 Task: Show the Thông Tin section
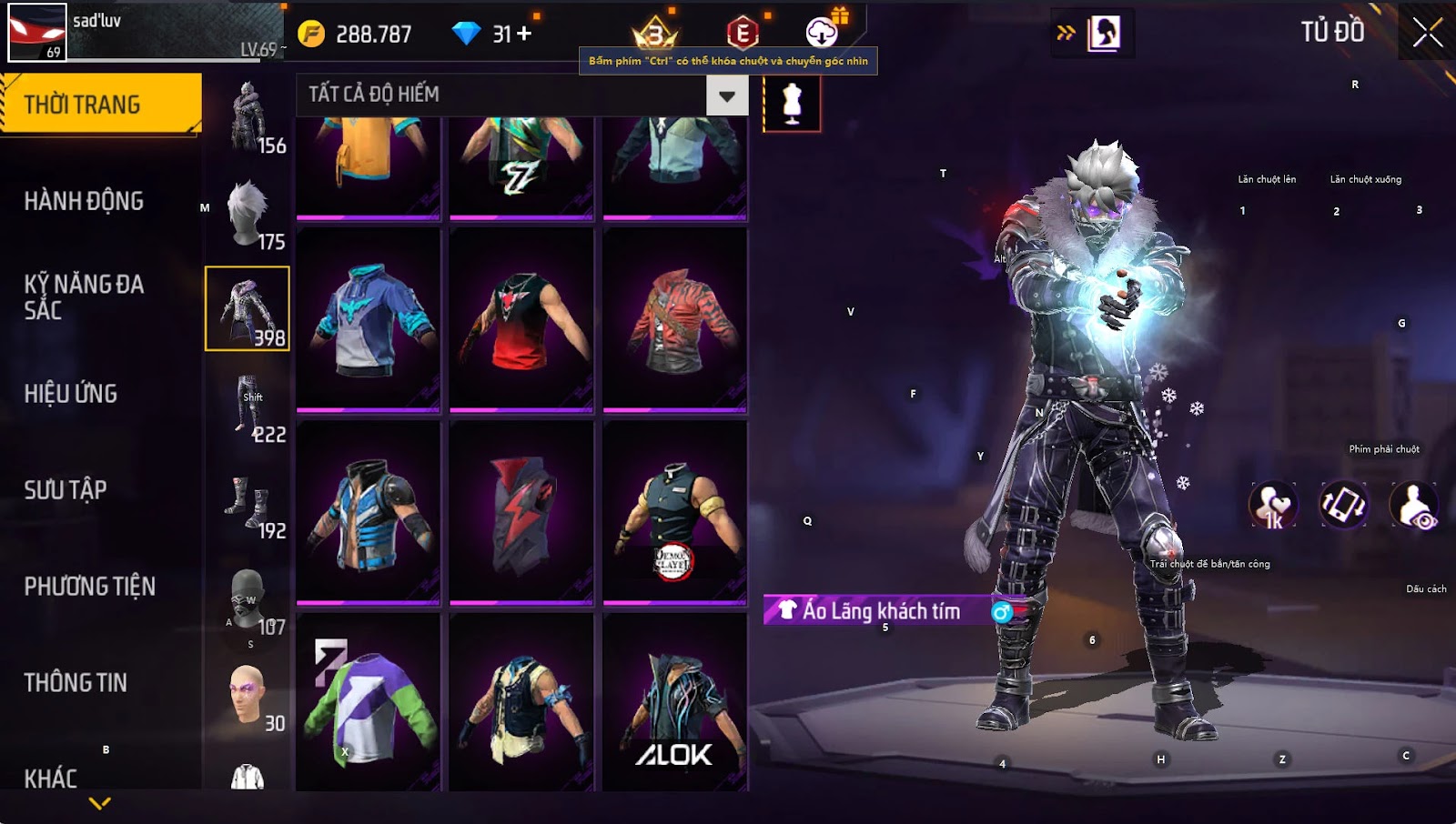pyautogui.click(x=76, y=683)
